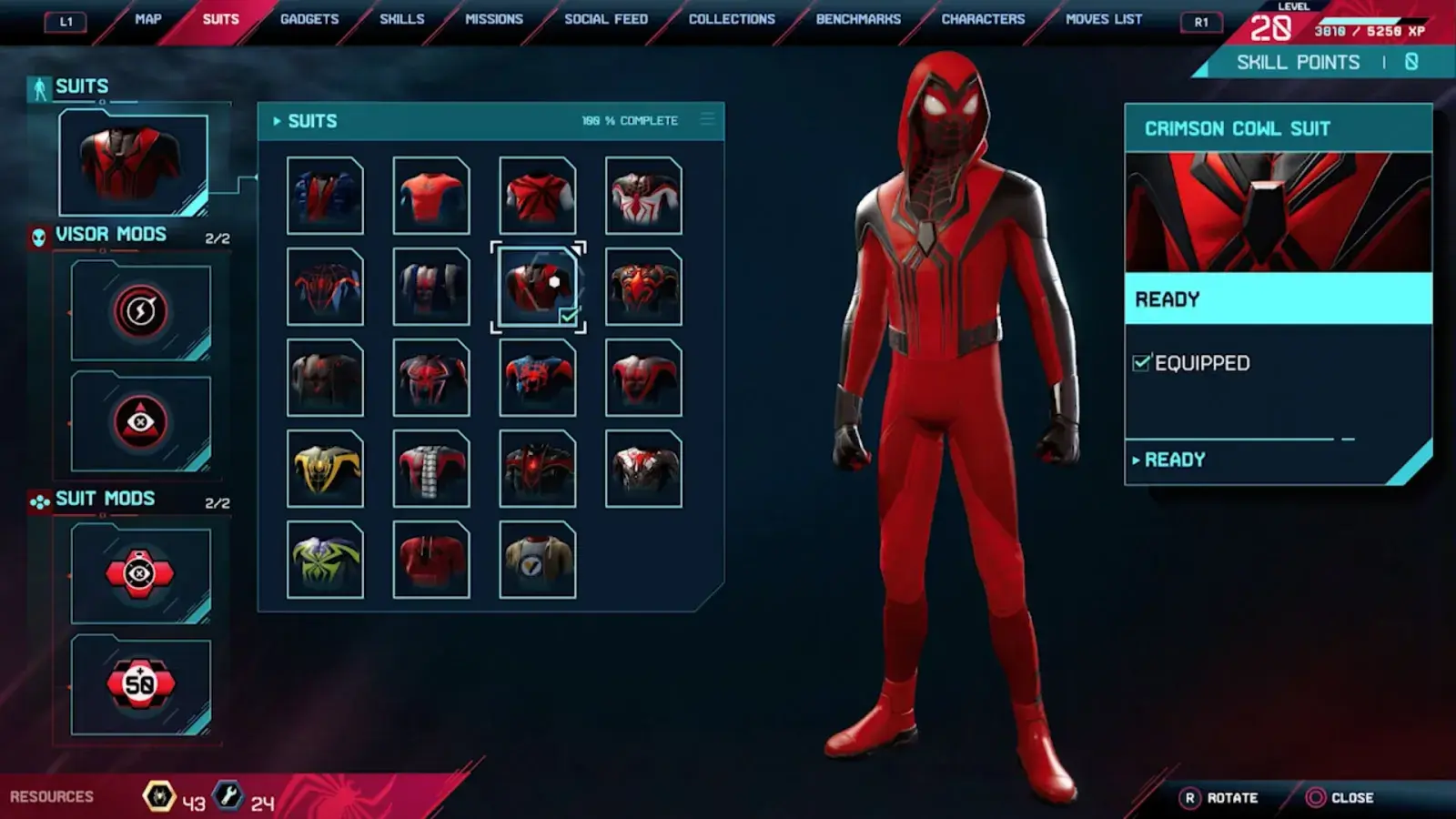Open the lightning bolt visor mod slot
Screen dimensions: 1456x819
coord(140,311)
